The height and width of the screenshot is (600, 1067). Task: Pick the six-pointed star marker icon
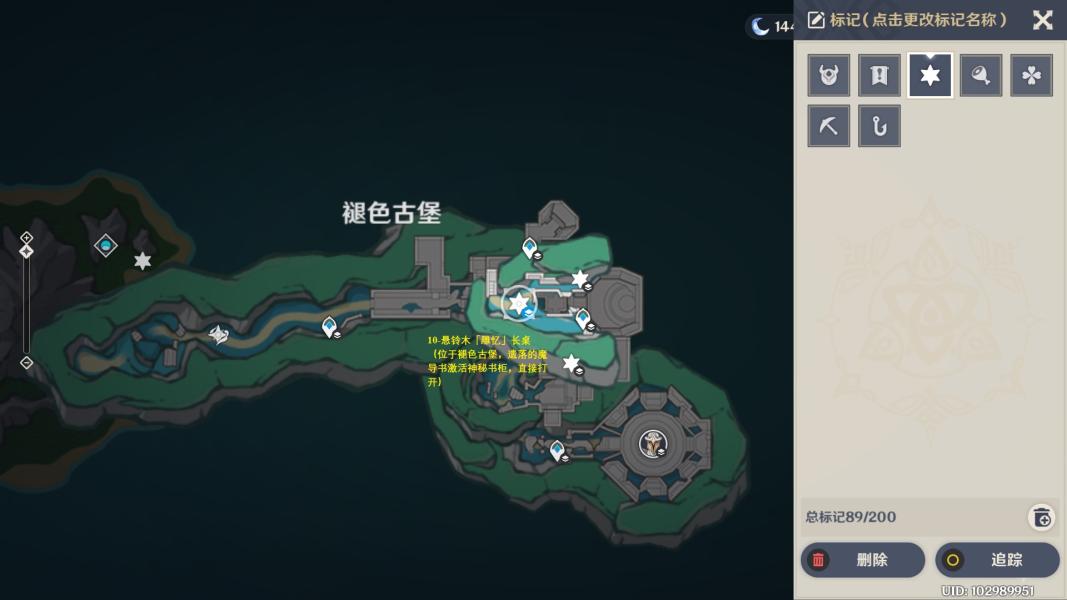pyautogui.click(x=930, y=76)
